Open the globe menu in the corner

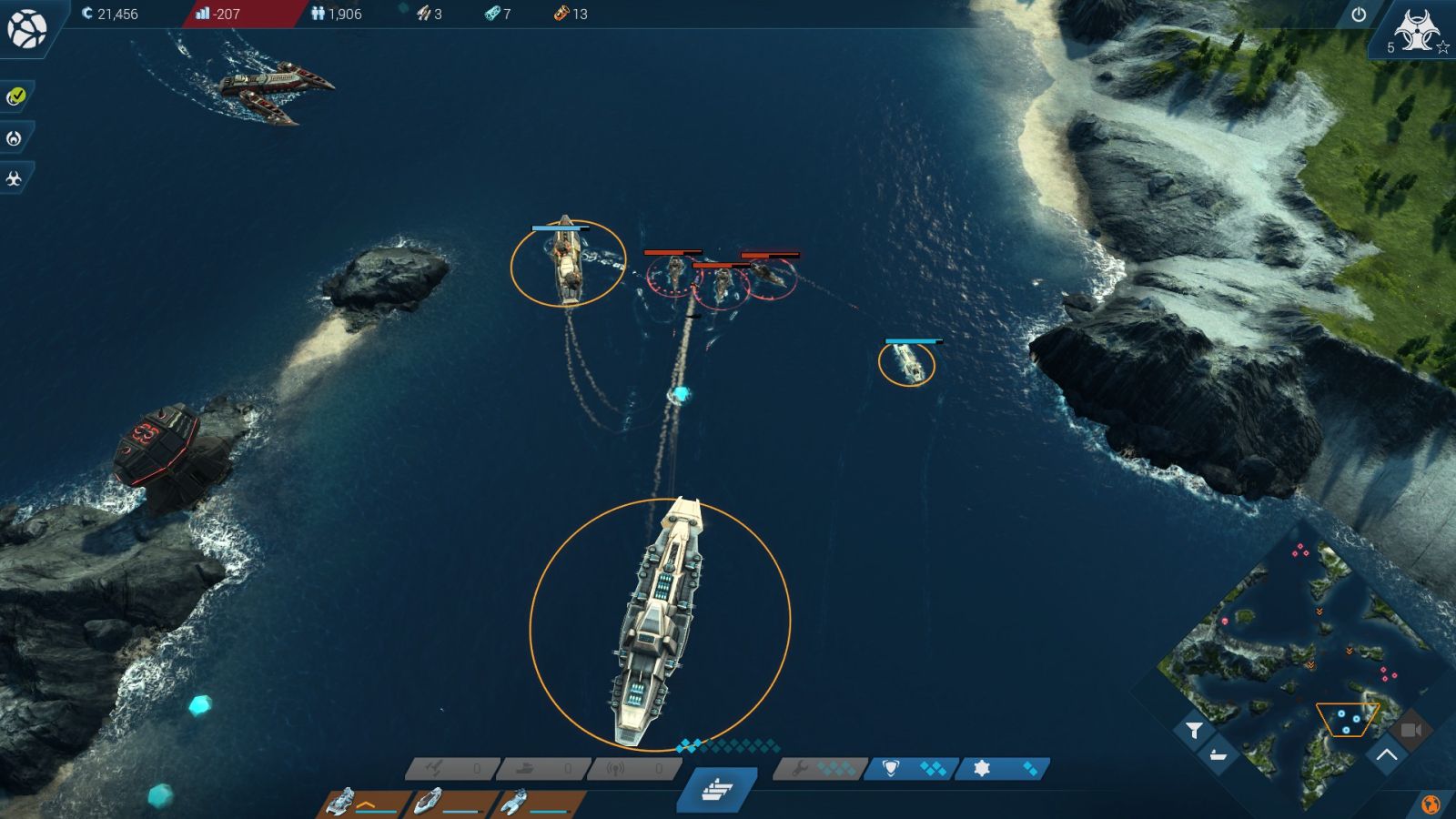click(x=27, y=28)
